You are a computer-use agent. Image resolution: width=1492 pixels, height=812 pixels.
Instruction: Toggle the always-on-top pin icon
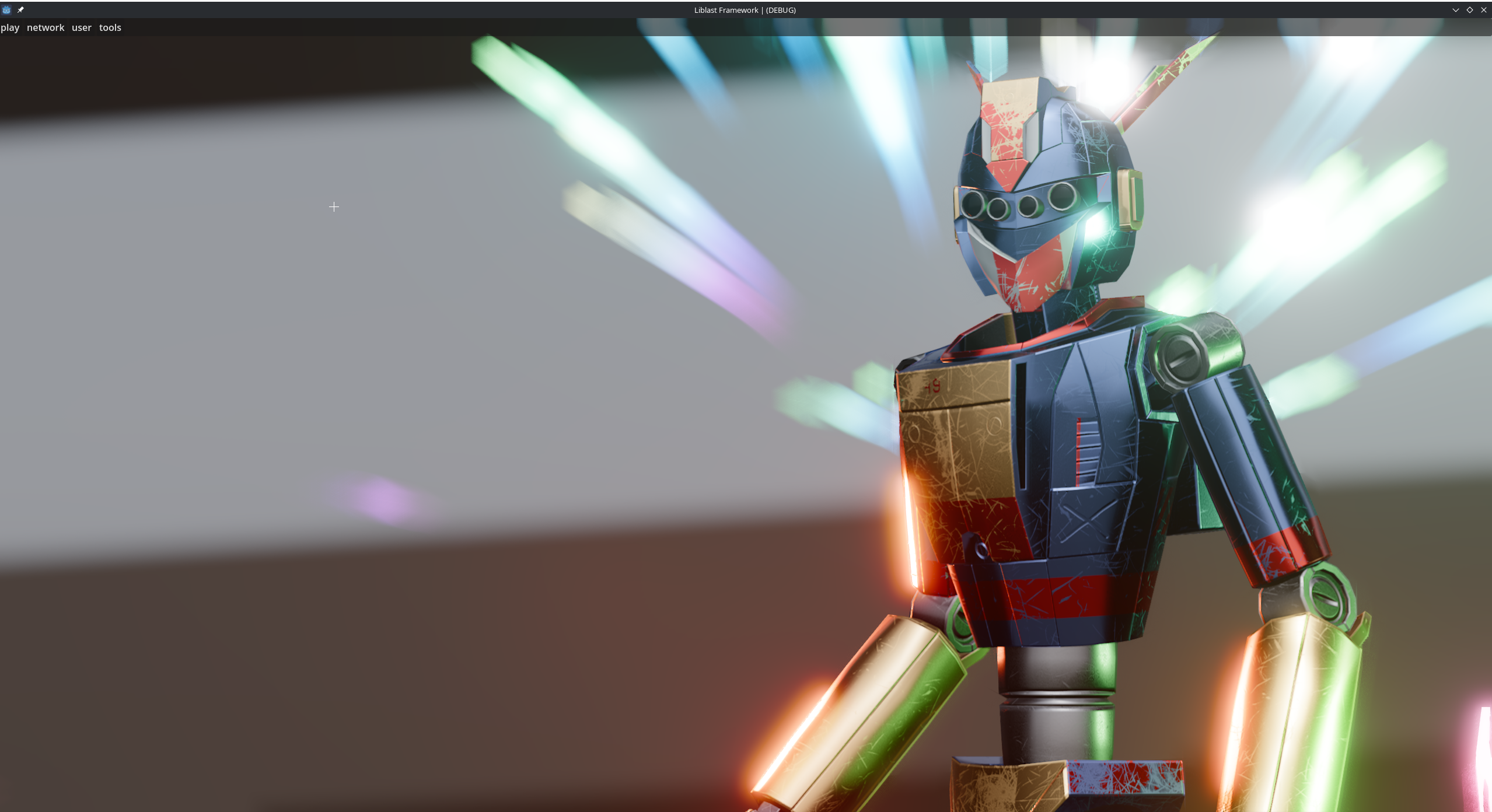(20, 9)
